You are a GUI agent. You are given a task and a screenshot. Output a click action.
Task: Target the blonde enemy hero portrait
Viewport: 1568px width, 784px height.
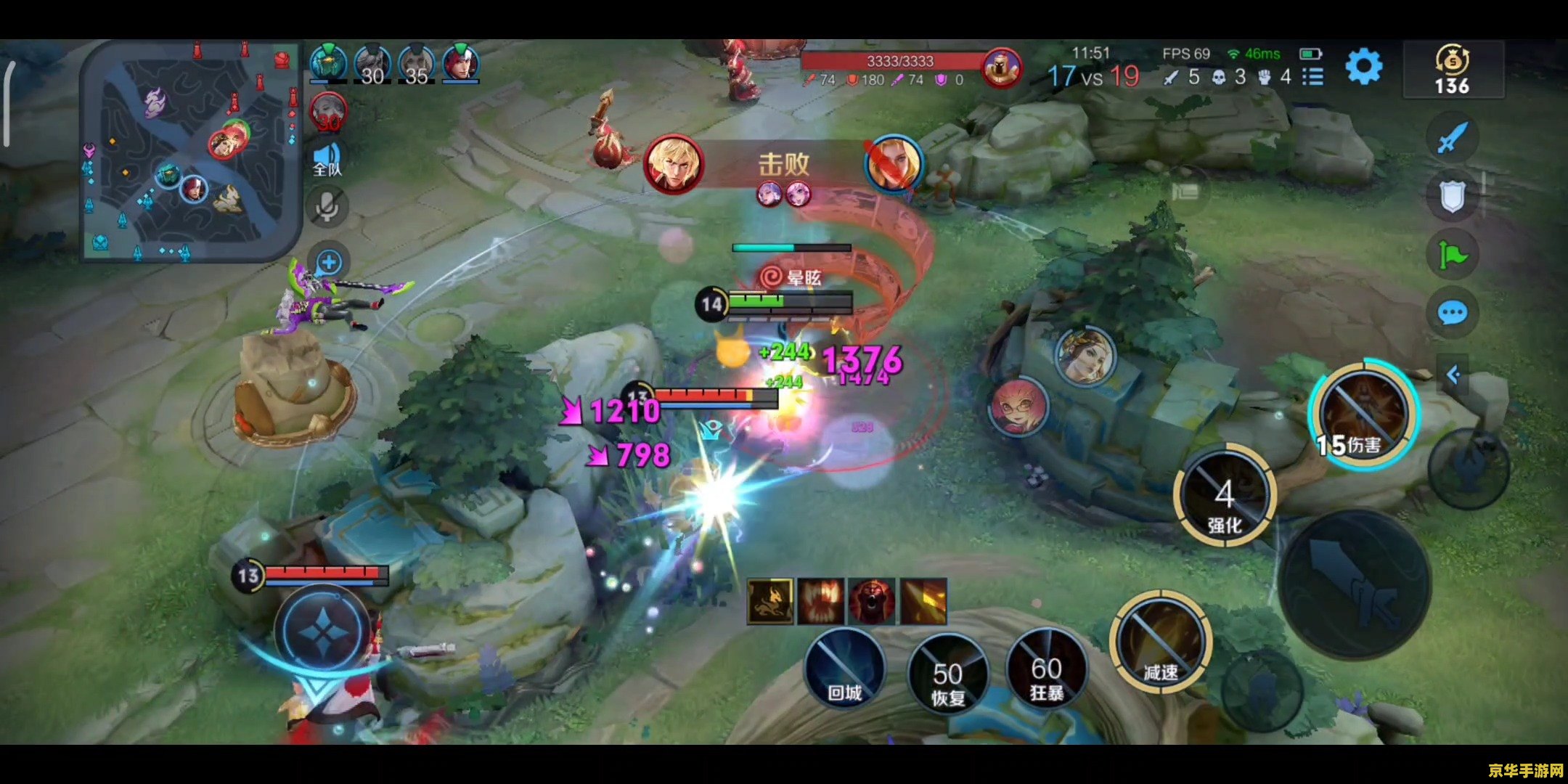tap(1085, 356)
